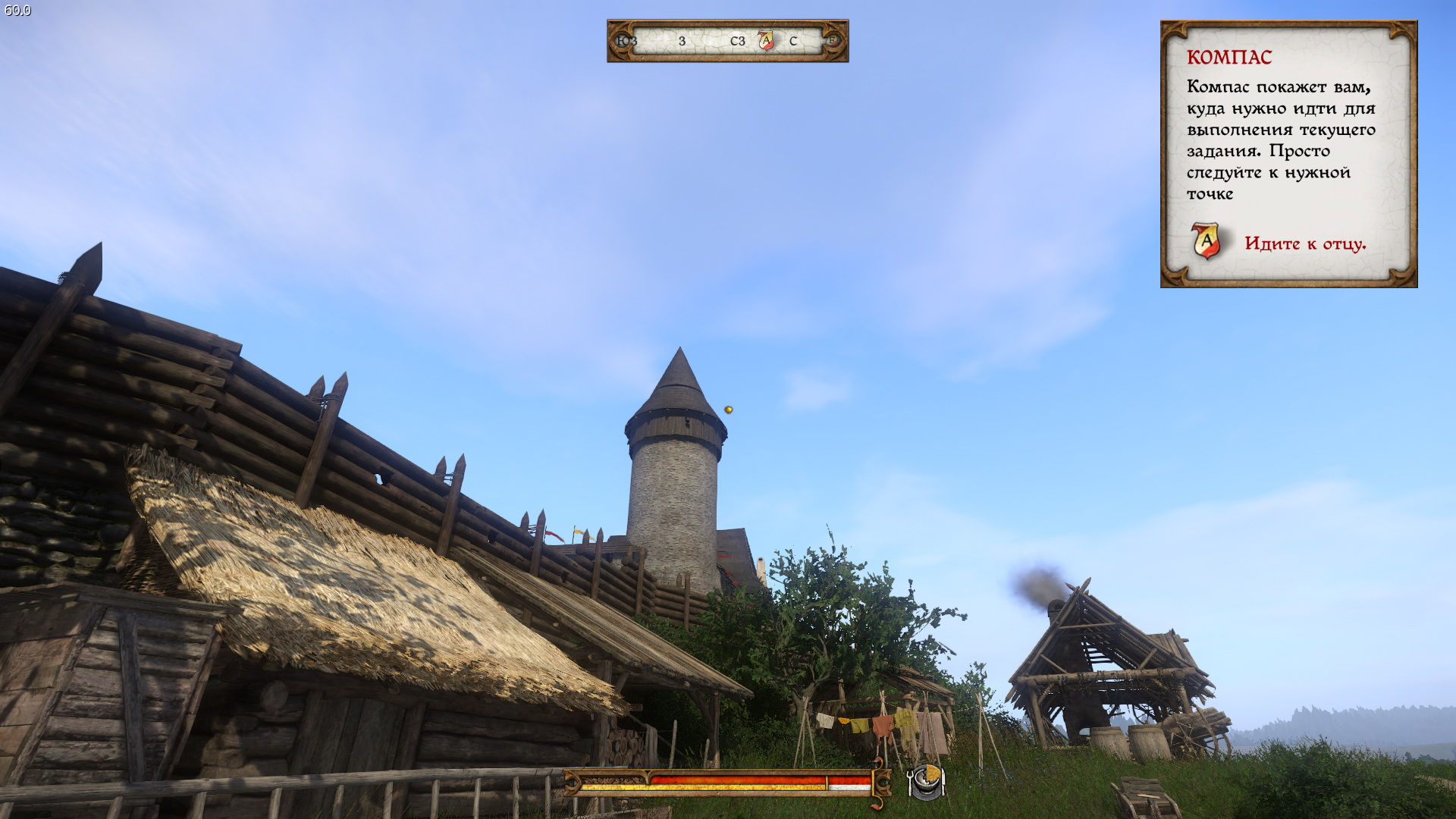Select the fork symbol on the hunger indicator
The height and width of the screenshot is (819, 1456).
tap(908, 782)
